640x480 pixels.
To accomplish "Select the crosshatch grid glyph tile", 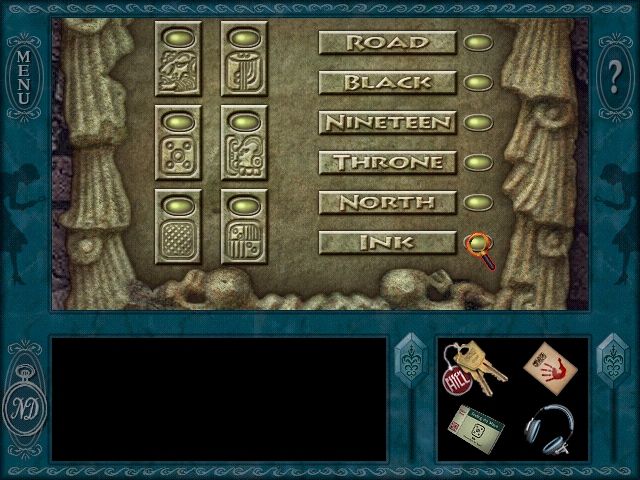I will (178, 238).
